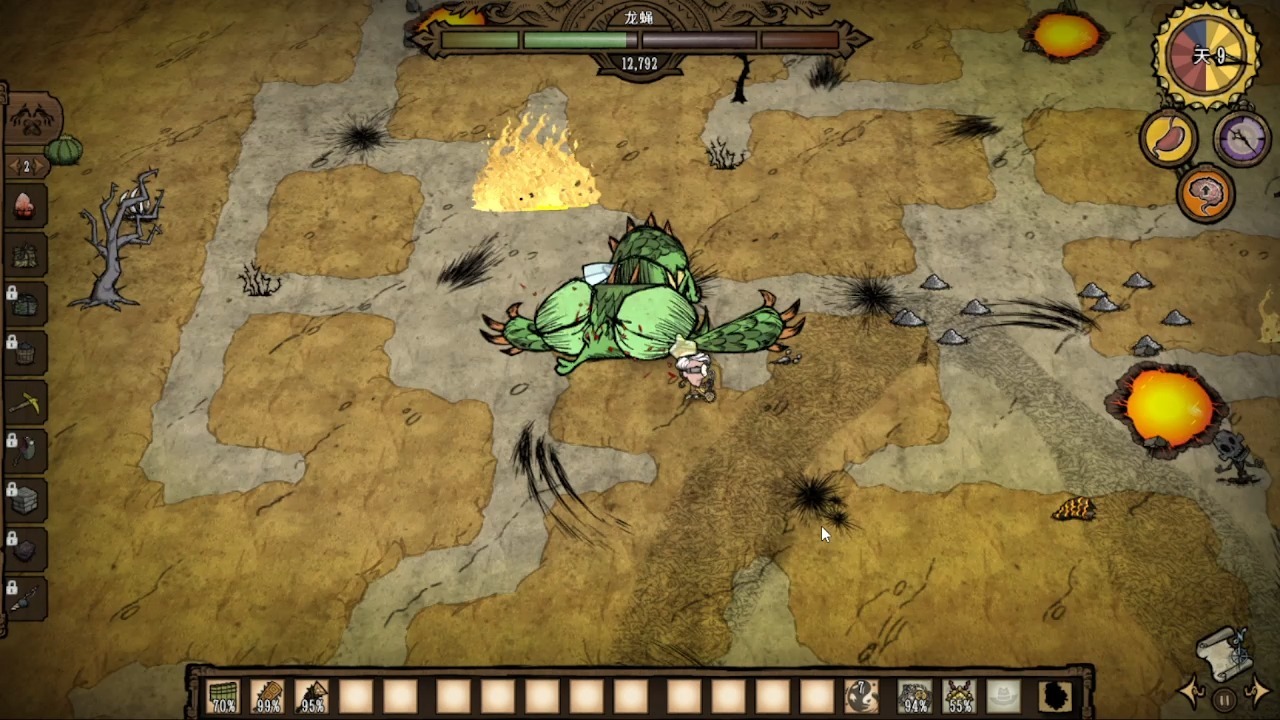Switch the pinned recipe page numbered 2

pyautogui.click(x=26, y=166)
